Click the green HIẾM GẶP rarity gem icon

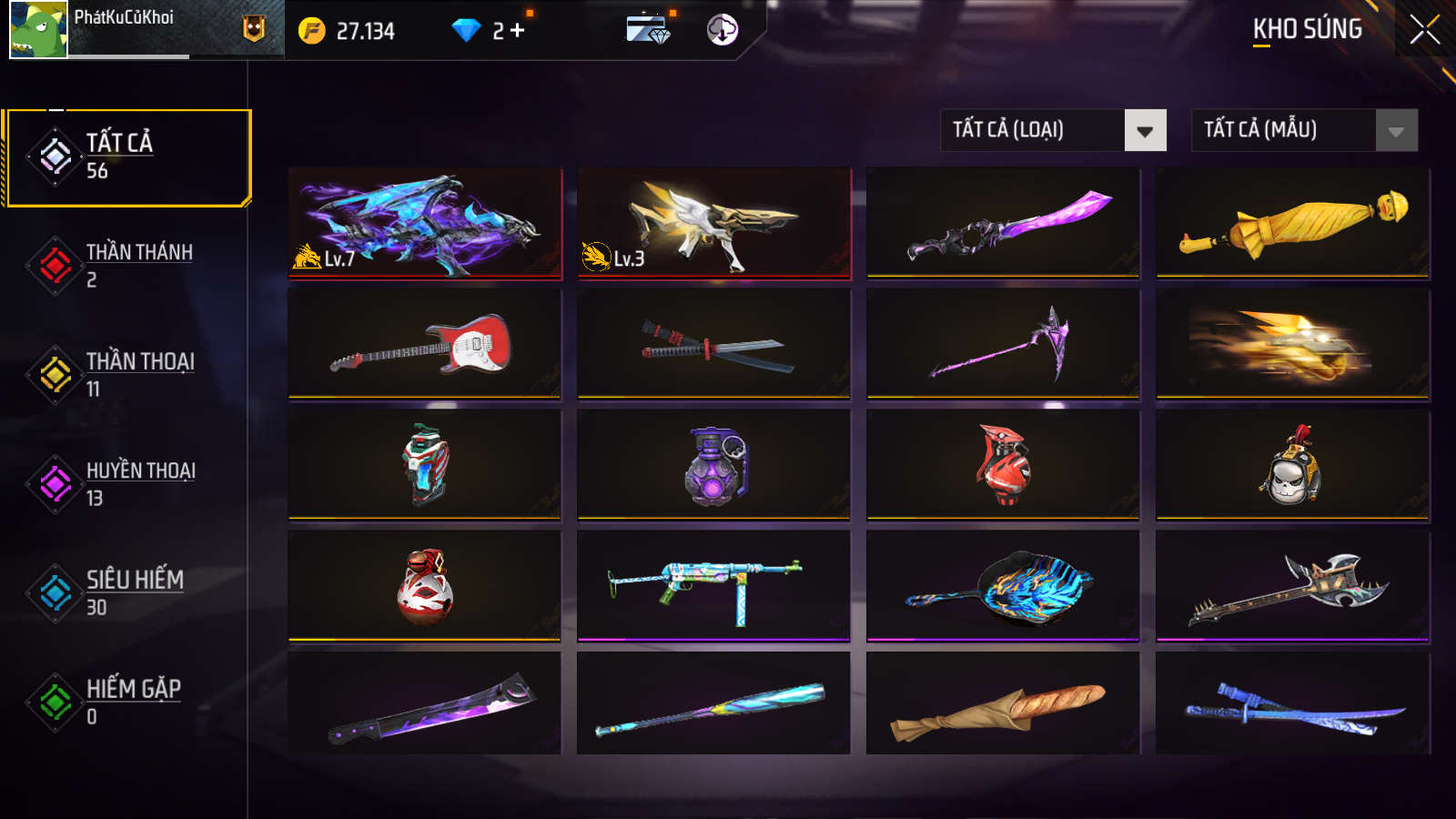pyautogui.click(x=55, y=701)
